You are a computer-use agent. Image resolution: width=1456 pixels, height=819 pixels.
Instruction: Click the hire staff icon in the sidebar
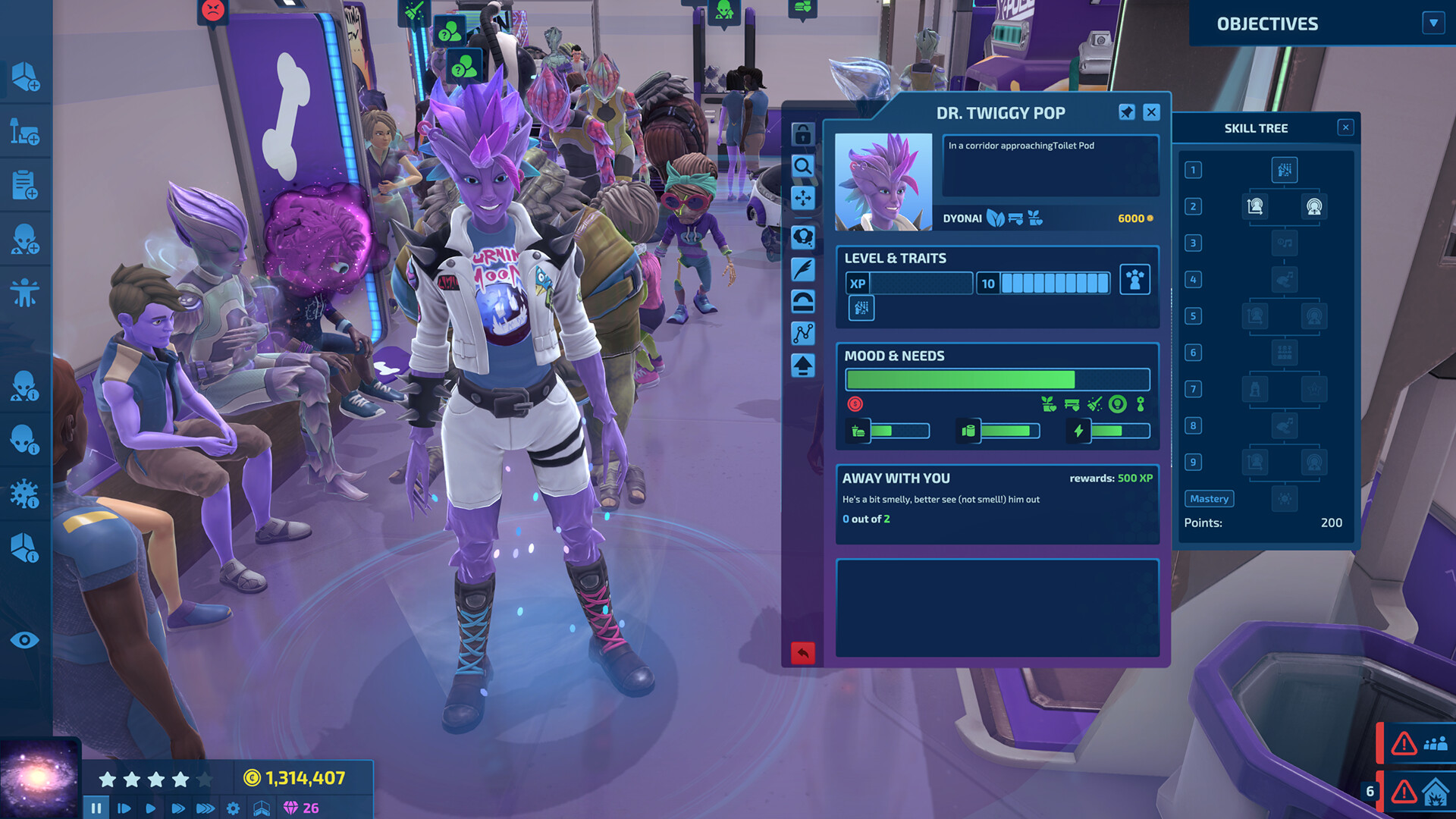pos(27,240)
